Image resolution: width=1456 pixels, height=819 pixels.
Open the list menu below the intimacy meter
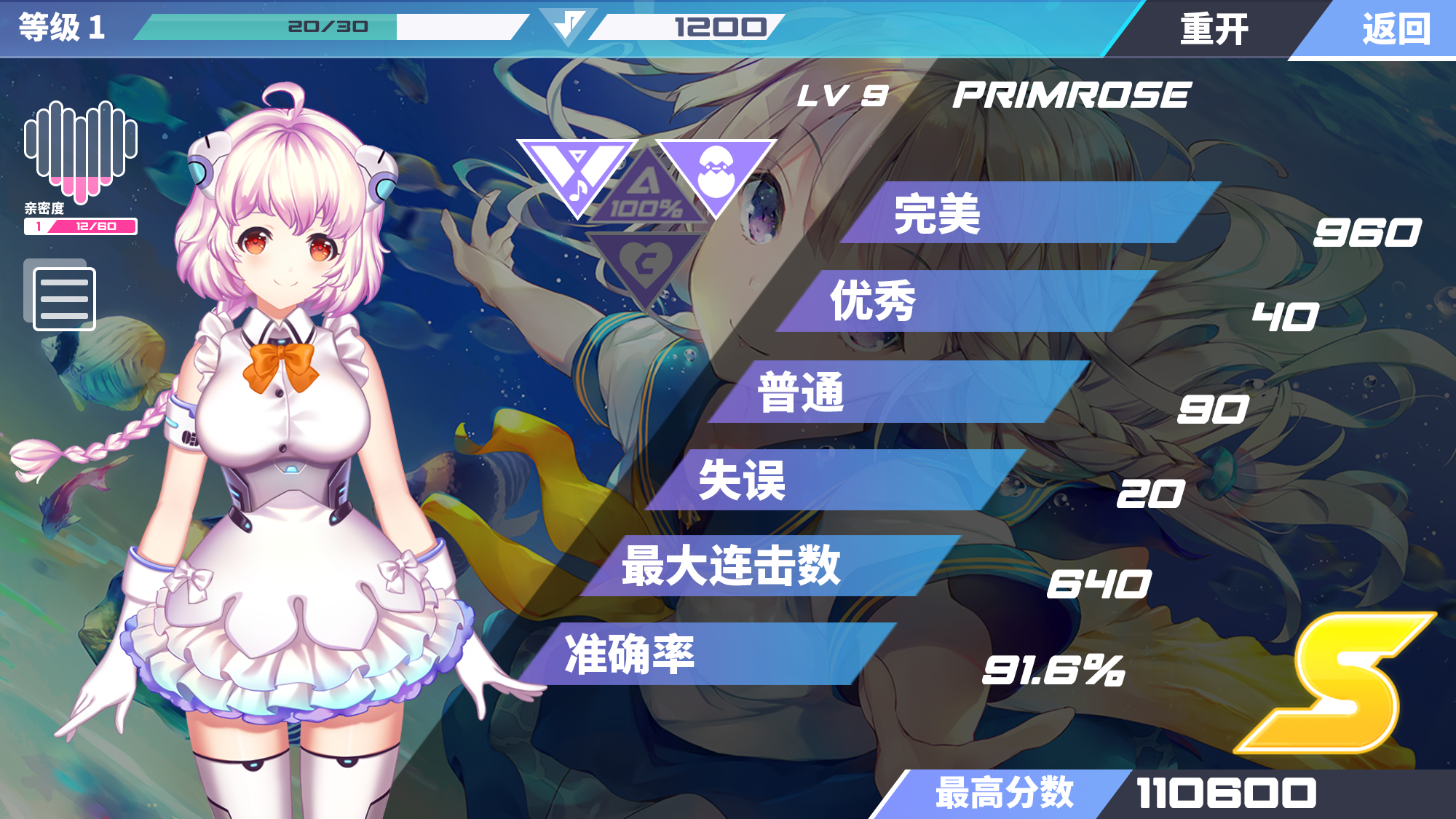point(64,298)
